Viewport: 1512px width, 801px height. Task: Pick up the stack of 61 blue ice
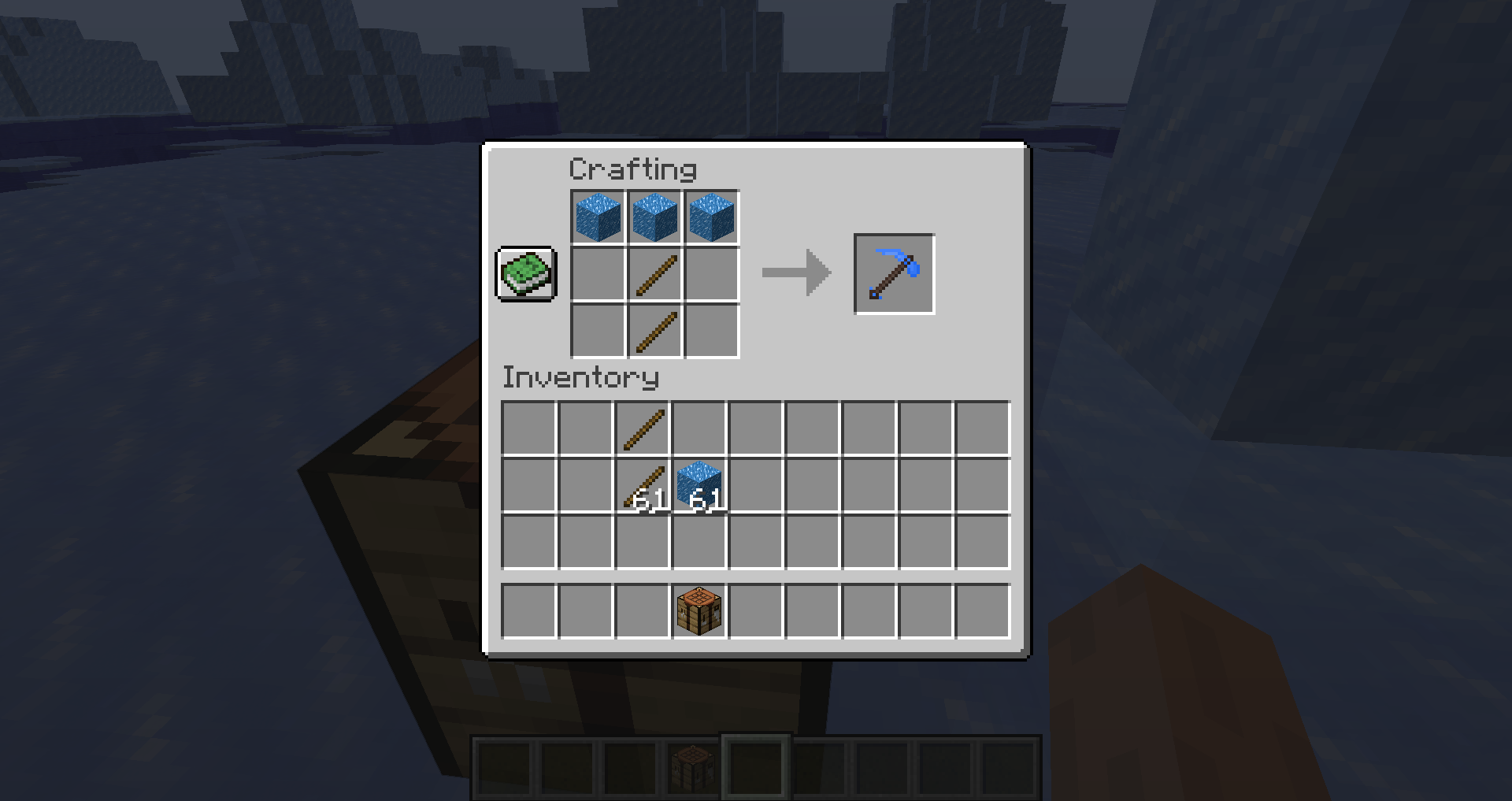[699, 484]
